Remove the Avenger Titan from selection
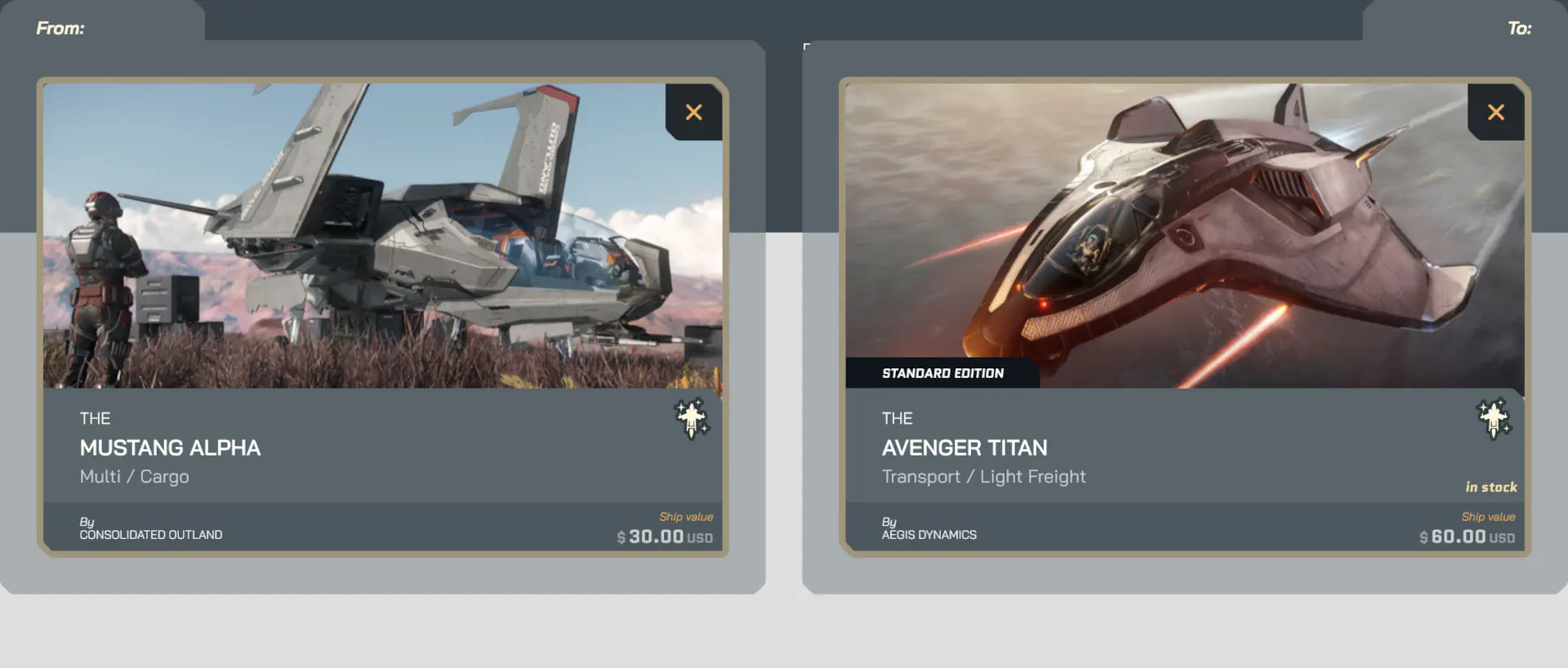 (x=1495, y=113)
